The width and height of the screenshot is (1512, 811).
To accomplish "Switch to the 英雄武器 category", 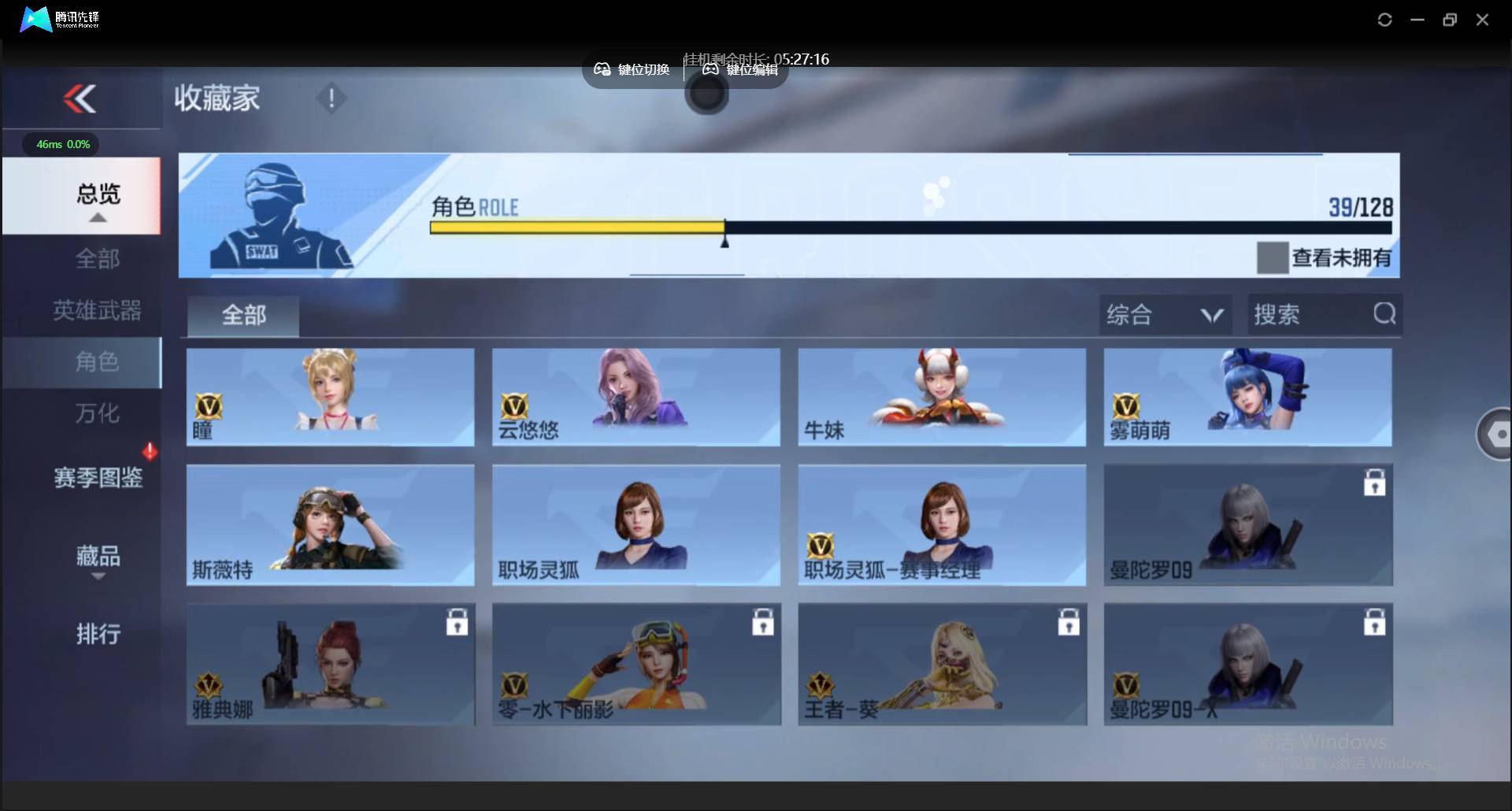I will point(98,310).
